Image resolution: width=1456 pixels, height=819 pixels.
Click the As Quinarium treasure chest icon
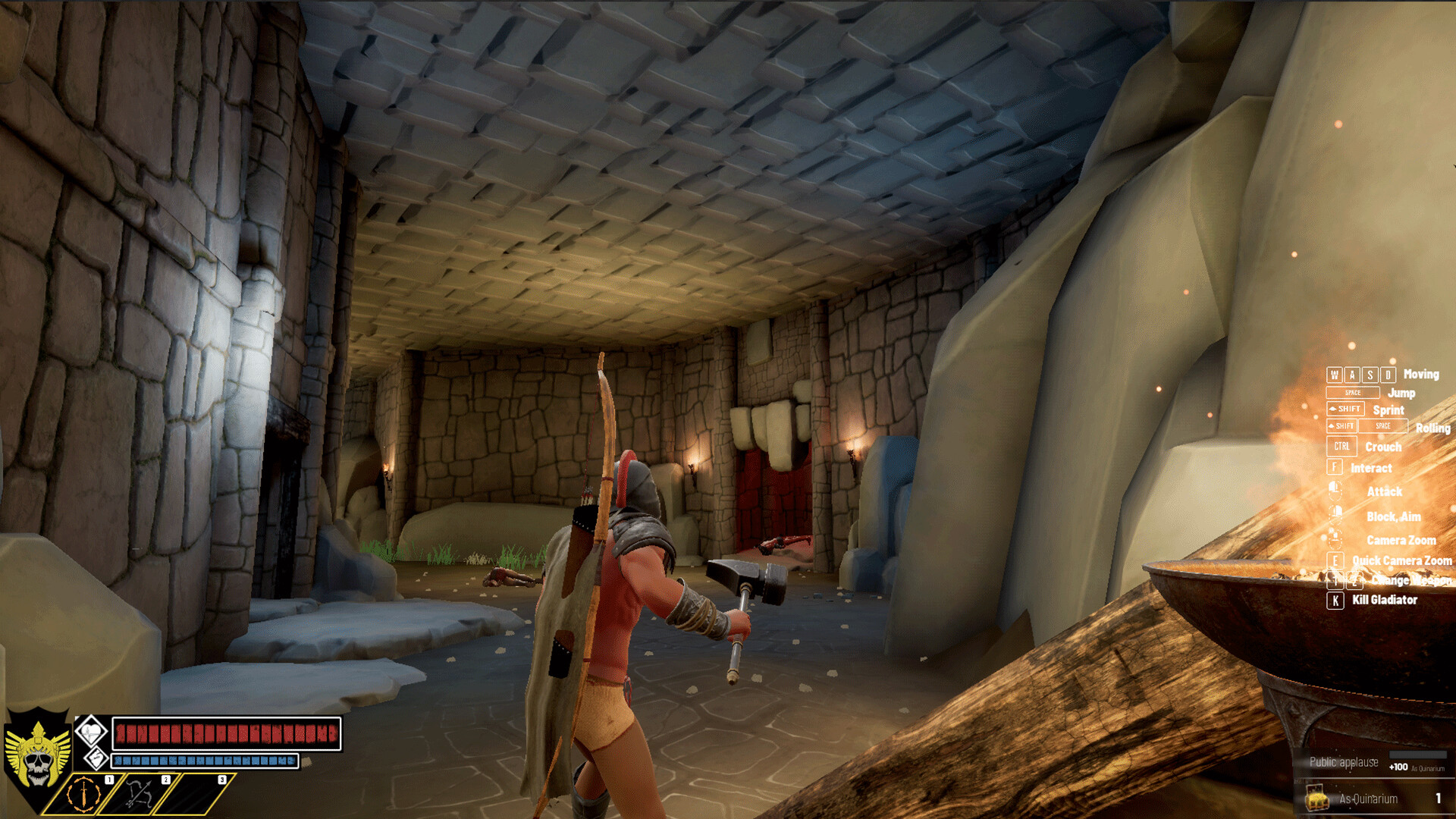point(1318,799)
